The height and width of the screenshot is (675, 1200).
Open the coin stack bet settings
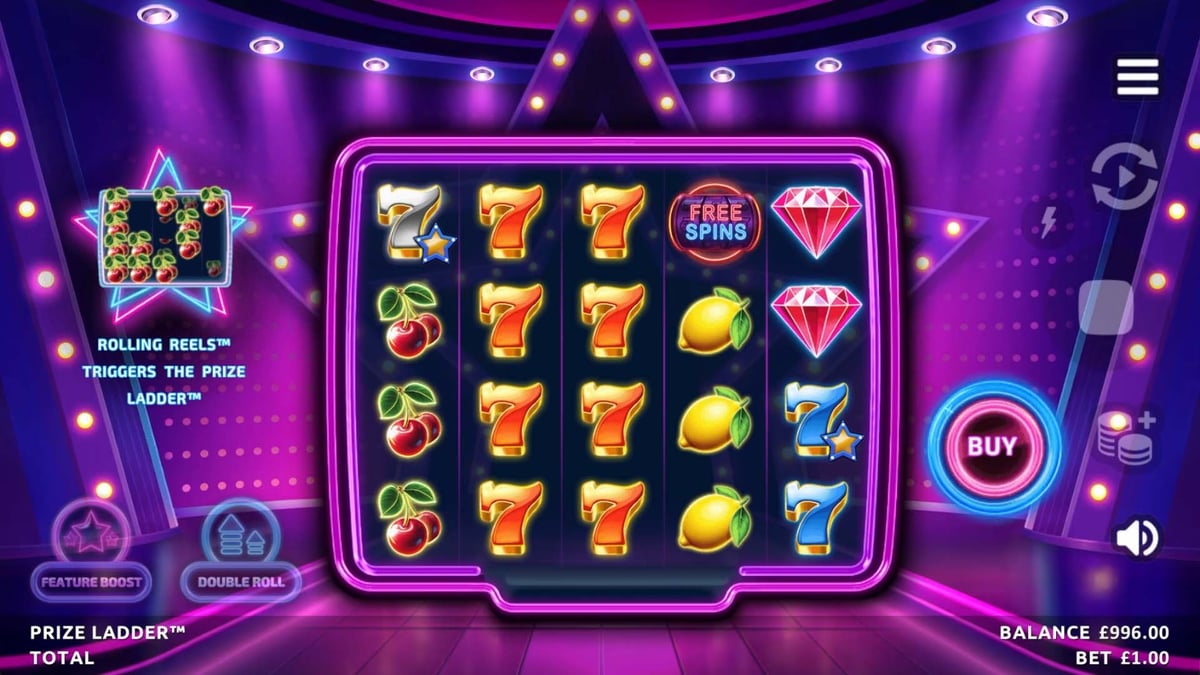point(1127,438)
